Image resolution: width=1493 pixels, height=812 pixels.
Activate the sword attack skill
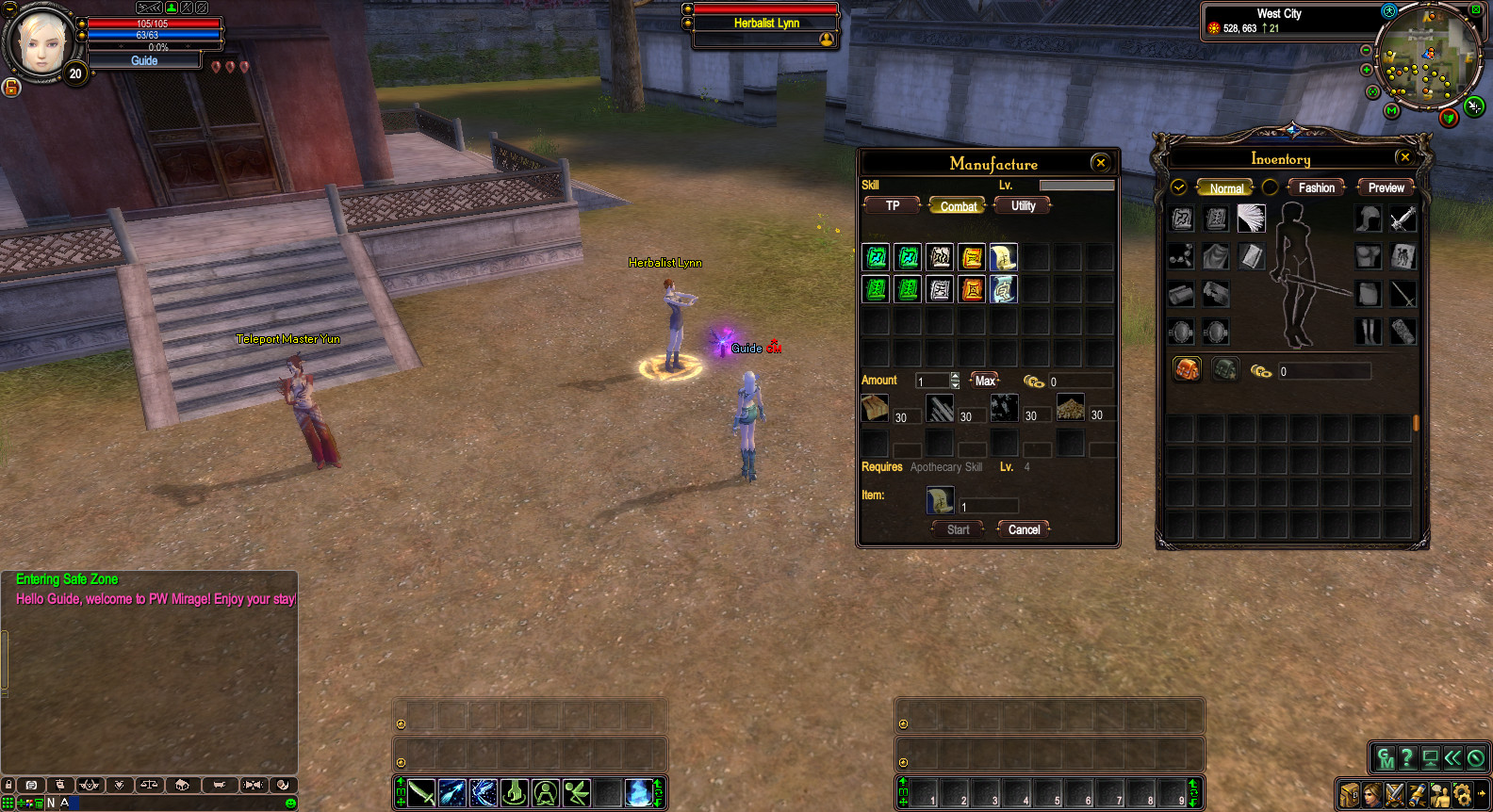[421, 793]
